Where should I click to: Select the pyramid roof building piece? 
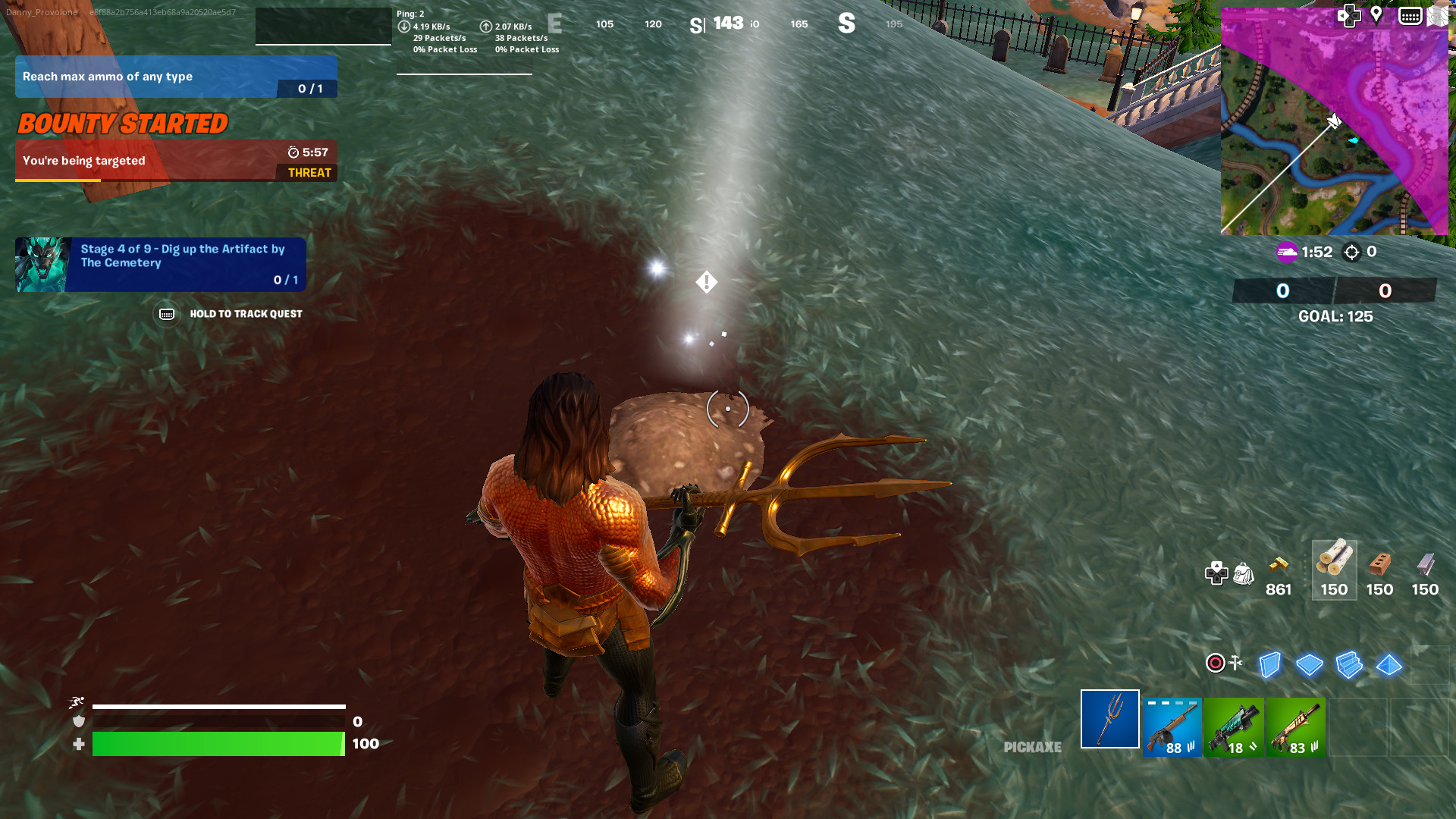tap(1389, 665)
